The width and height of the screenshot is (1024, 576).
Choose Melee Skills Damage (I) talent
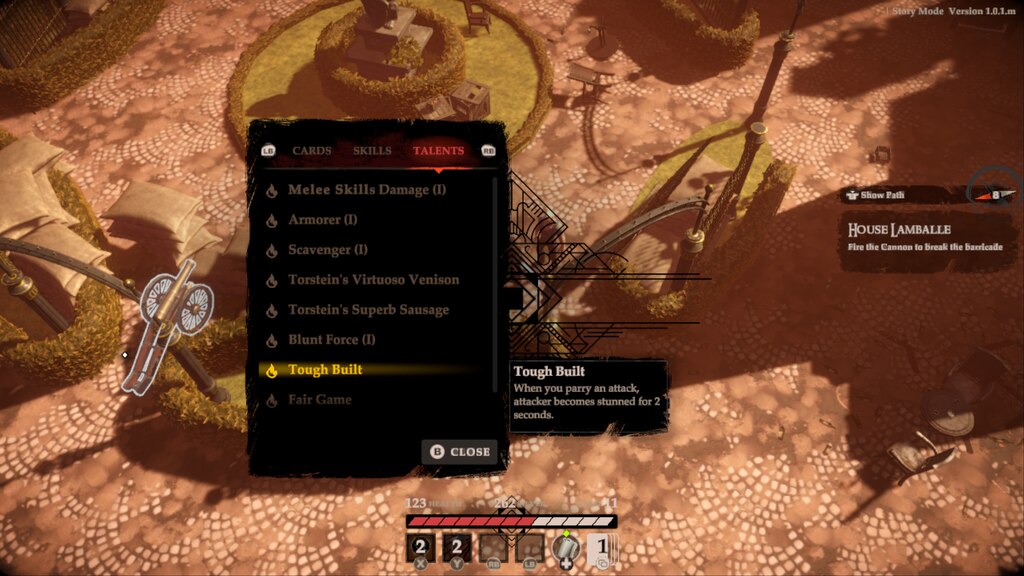click(367, 190)
